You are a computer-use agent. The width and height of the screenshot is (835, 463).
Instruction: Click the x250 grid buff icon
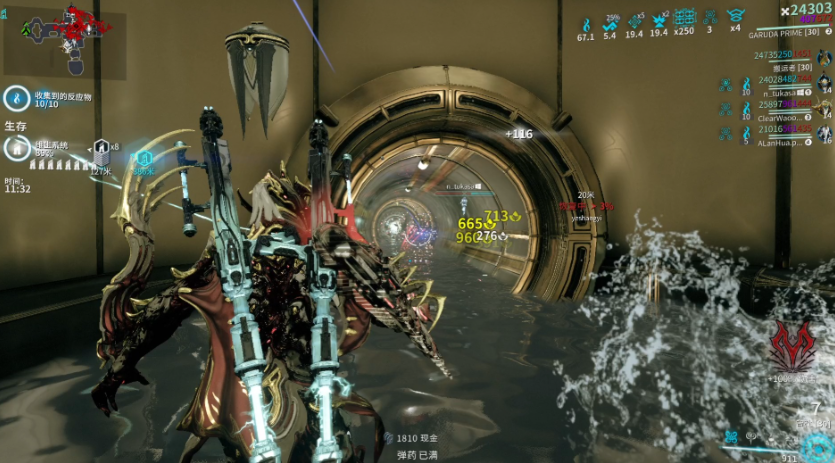point(684,18)
